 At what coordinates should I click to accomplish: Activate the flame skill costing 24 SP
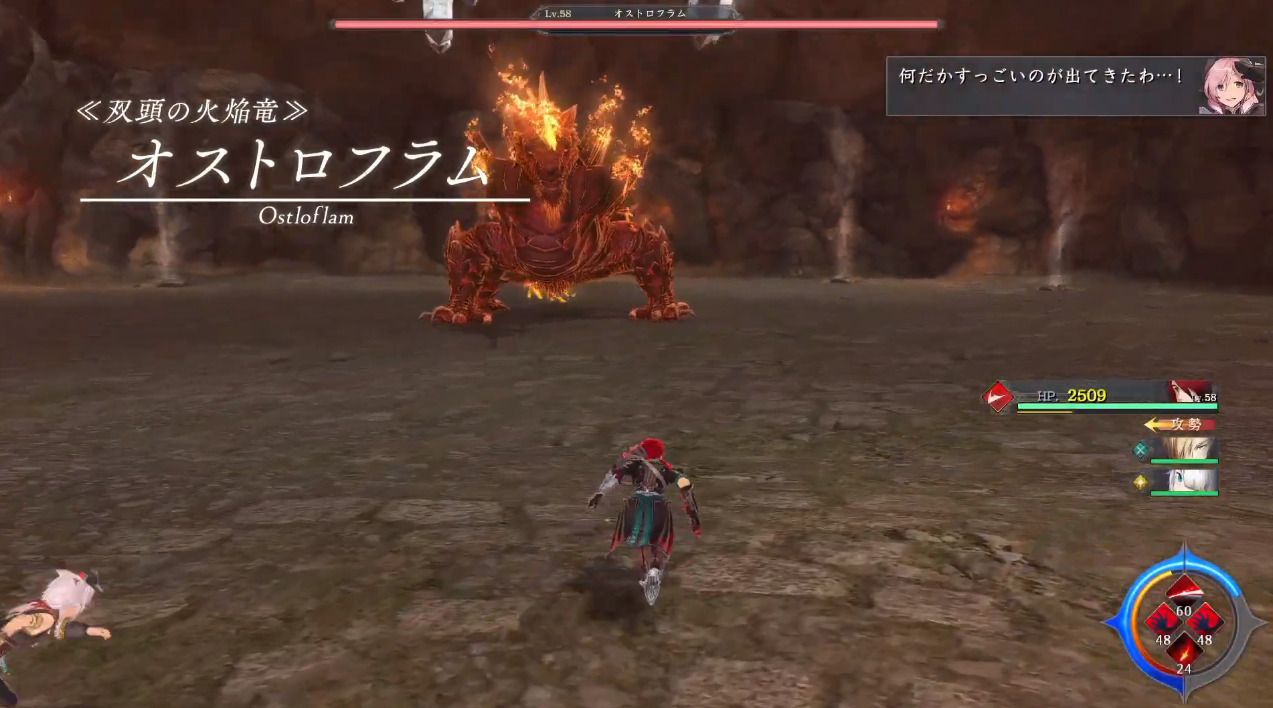[1183, 651]
